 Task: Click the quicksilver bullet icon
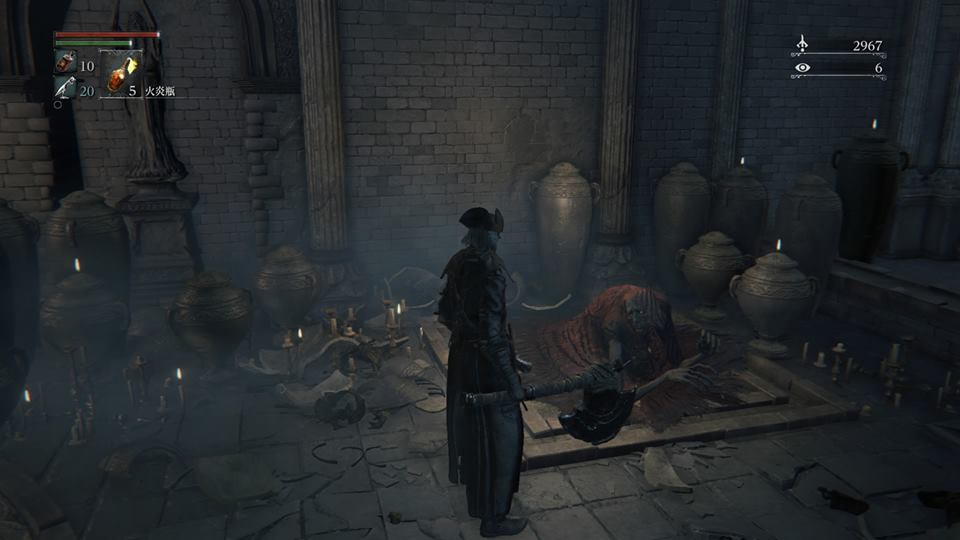pyautogui.click(x=64, y=91)
